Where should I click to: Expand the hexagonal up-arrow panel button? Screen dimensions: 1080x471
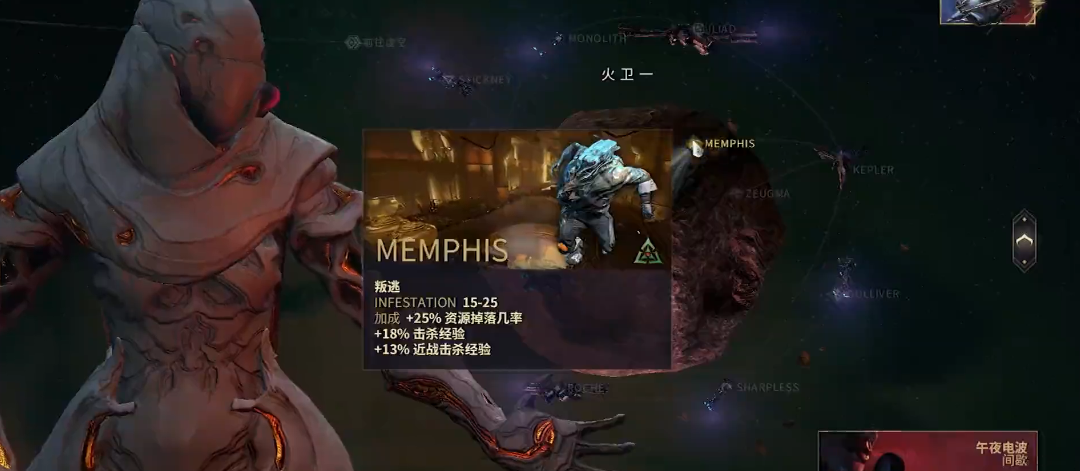[x=1024, y=240]
